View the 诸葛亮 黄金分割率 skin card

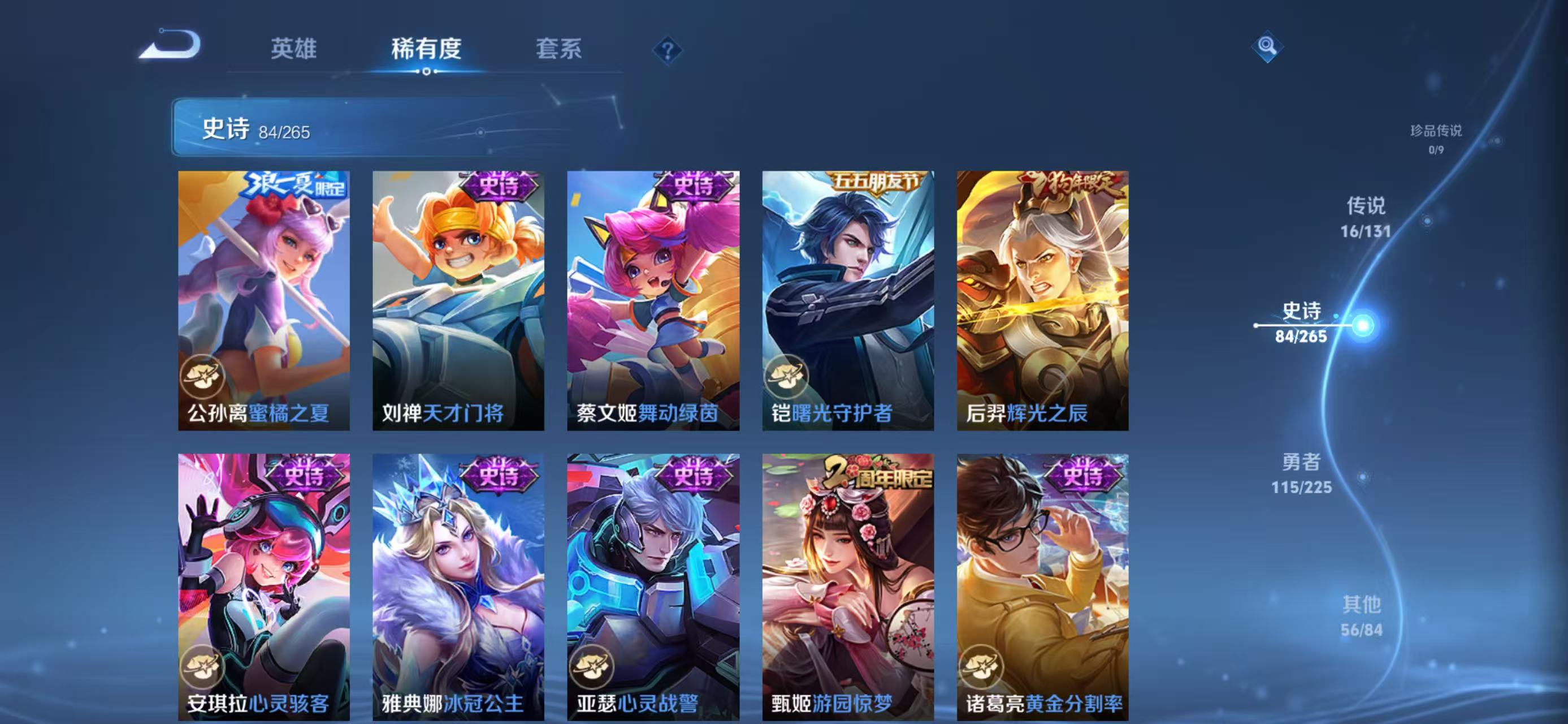coord(1042,587)
